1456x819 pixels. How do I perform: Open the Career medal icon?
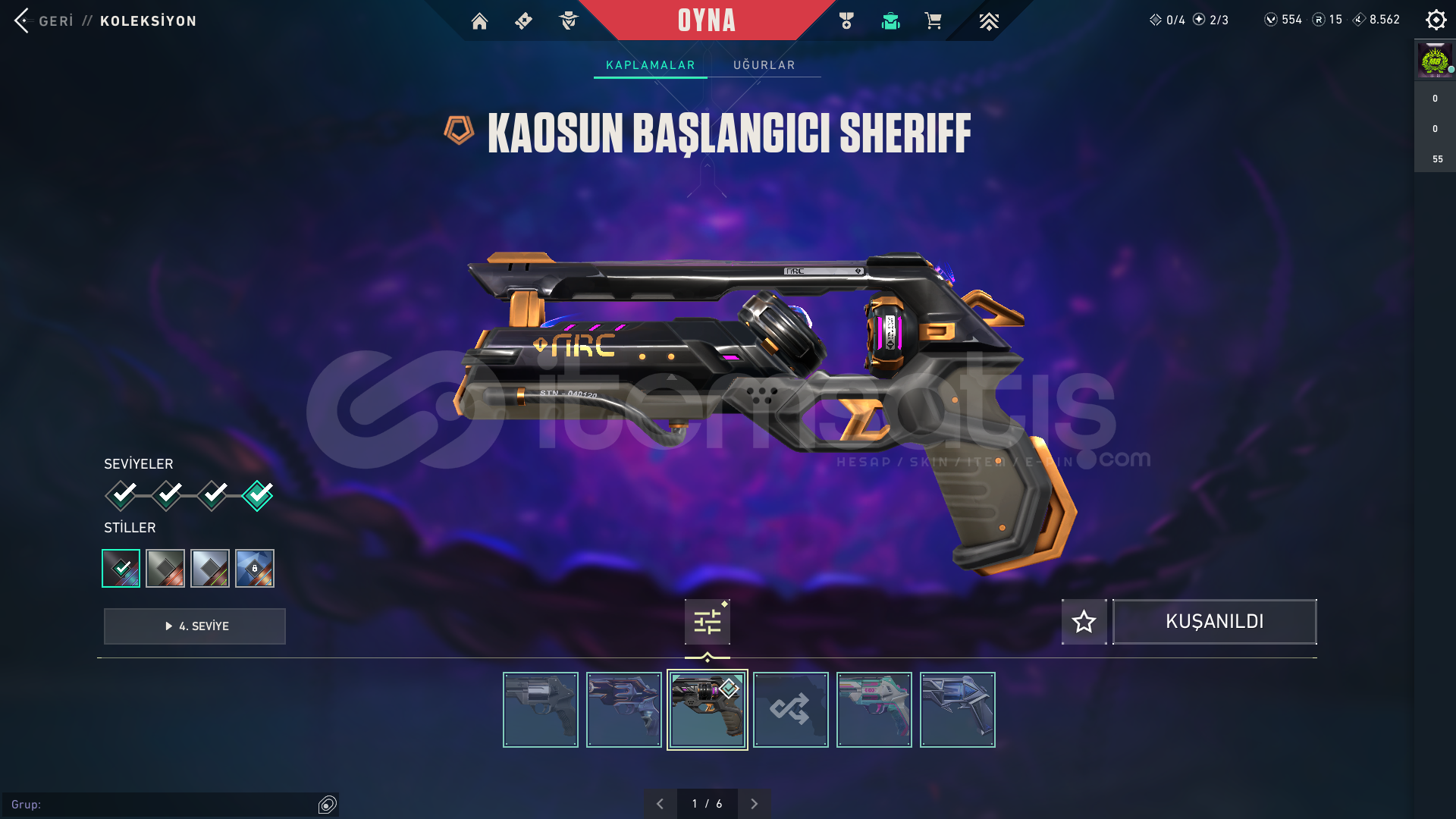click(x=847, y=21)
